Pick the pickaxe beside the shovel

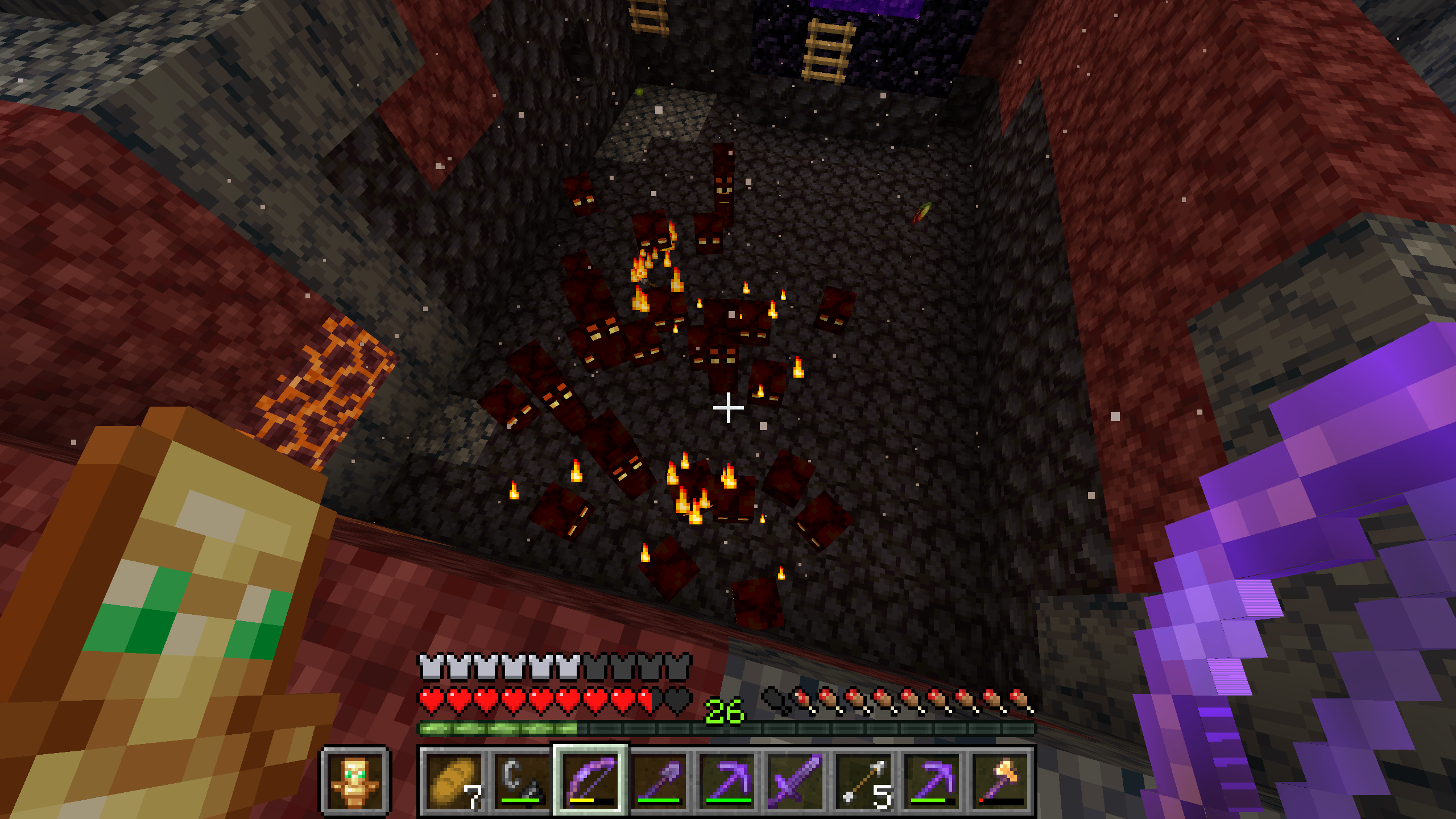coord(727,780)
